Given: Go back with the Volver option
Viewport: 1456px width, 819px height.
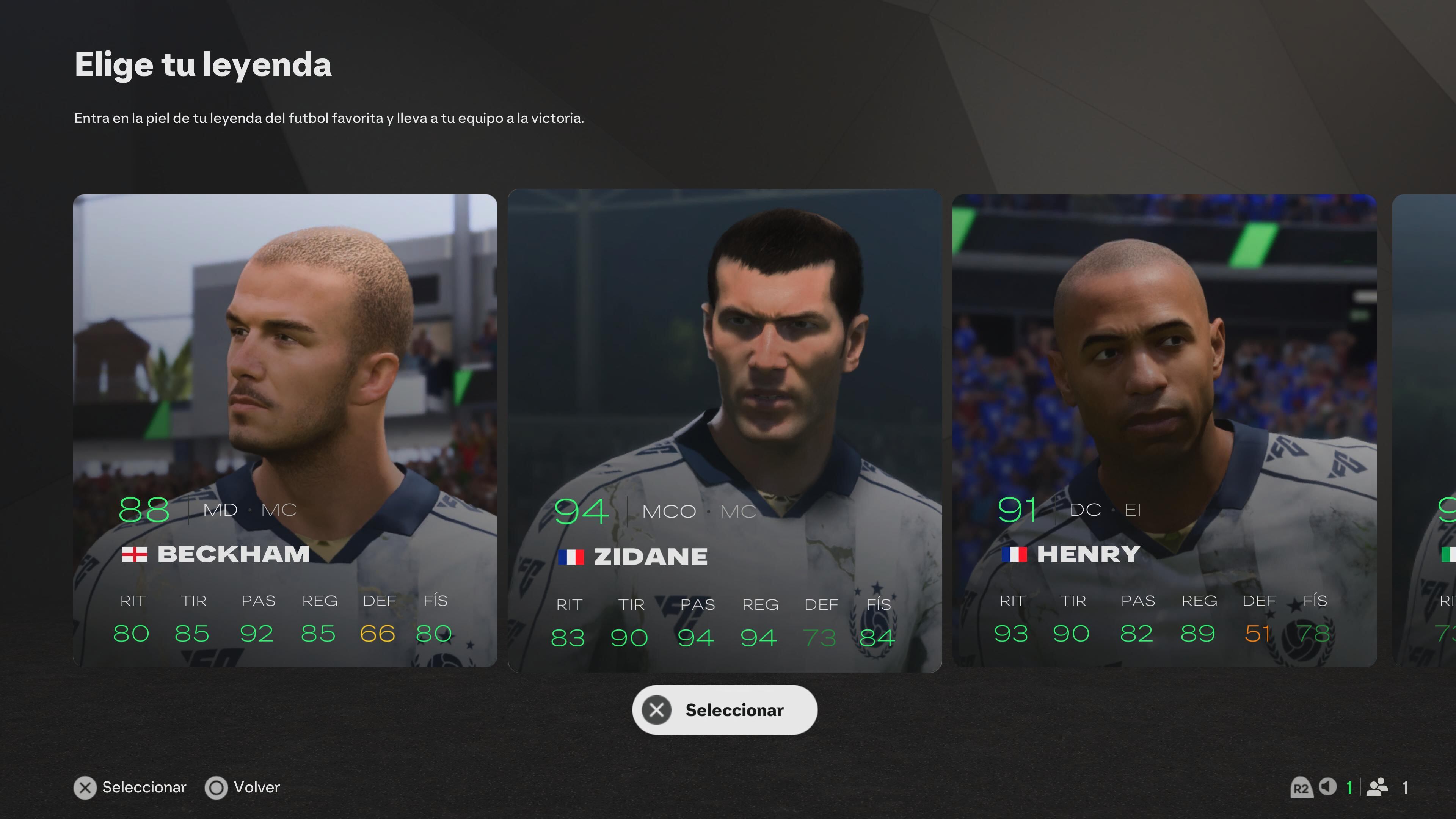Looking at the screenshot, I should pos(243,788).
